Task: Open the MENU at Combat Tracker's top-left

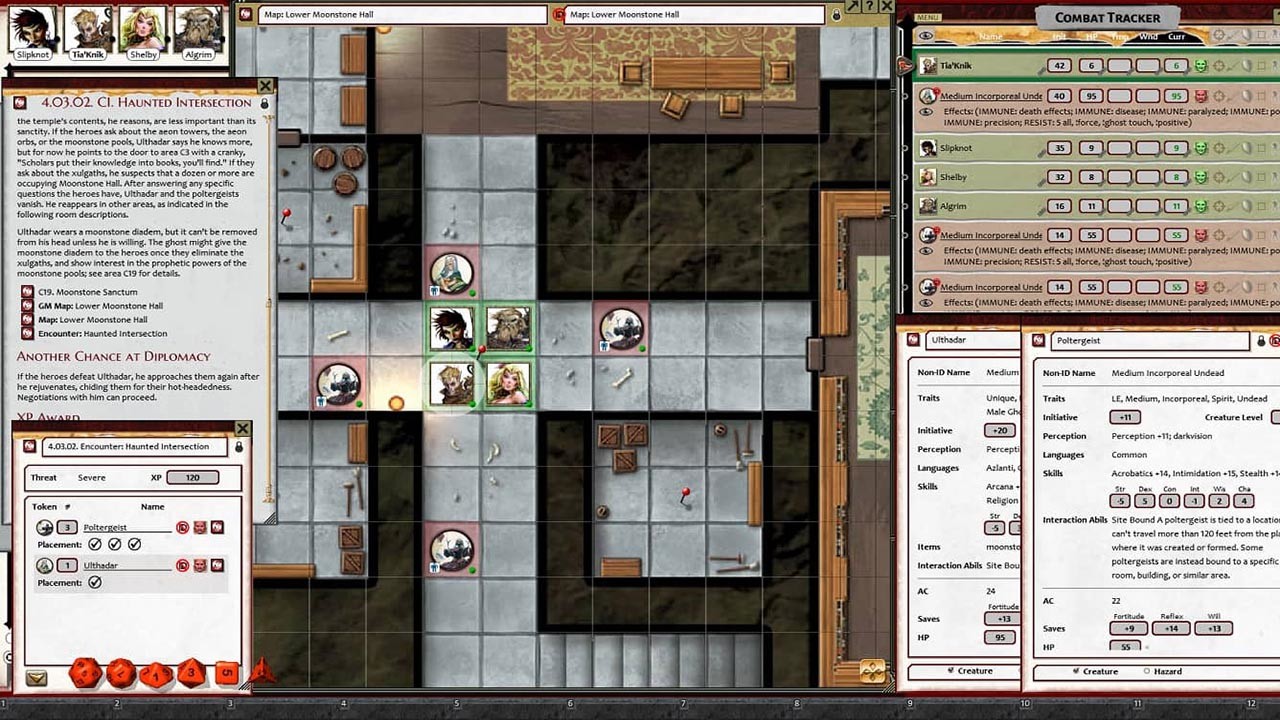Action: pyautogui.click(x=928, y=16)
